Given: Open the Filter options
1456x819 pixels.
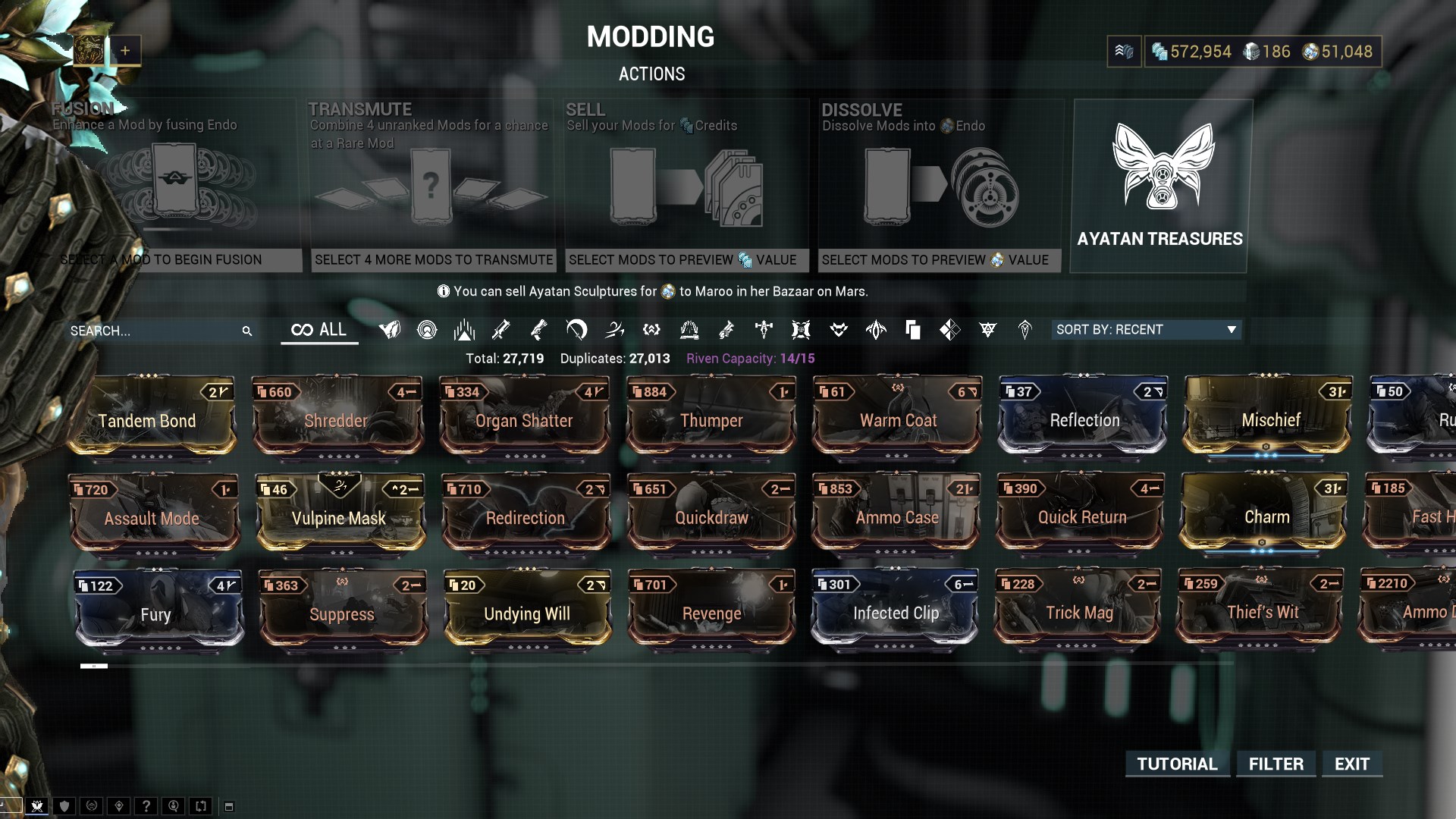Looking at the screenshot, I should click(x=1276, y=764).
